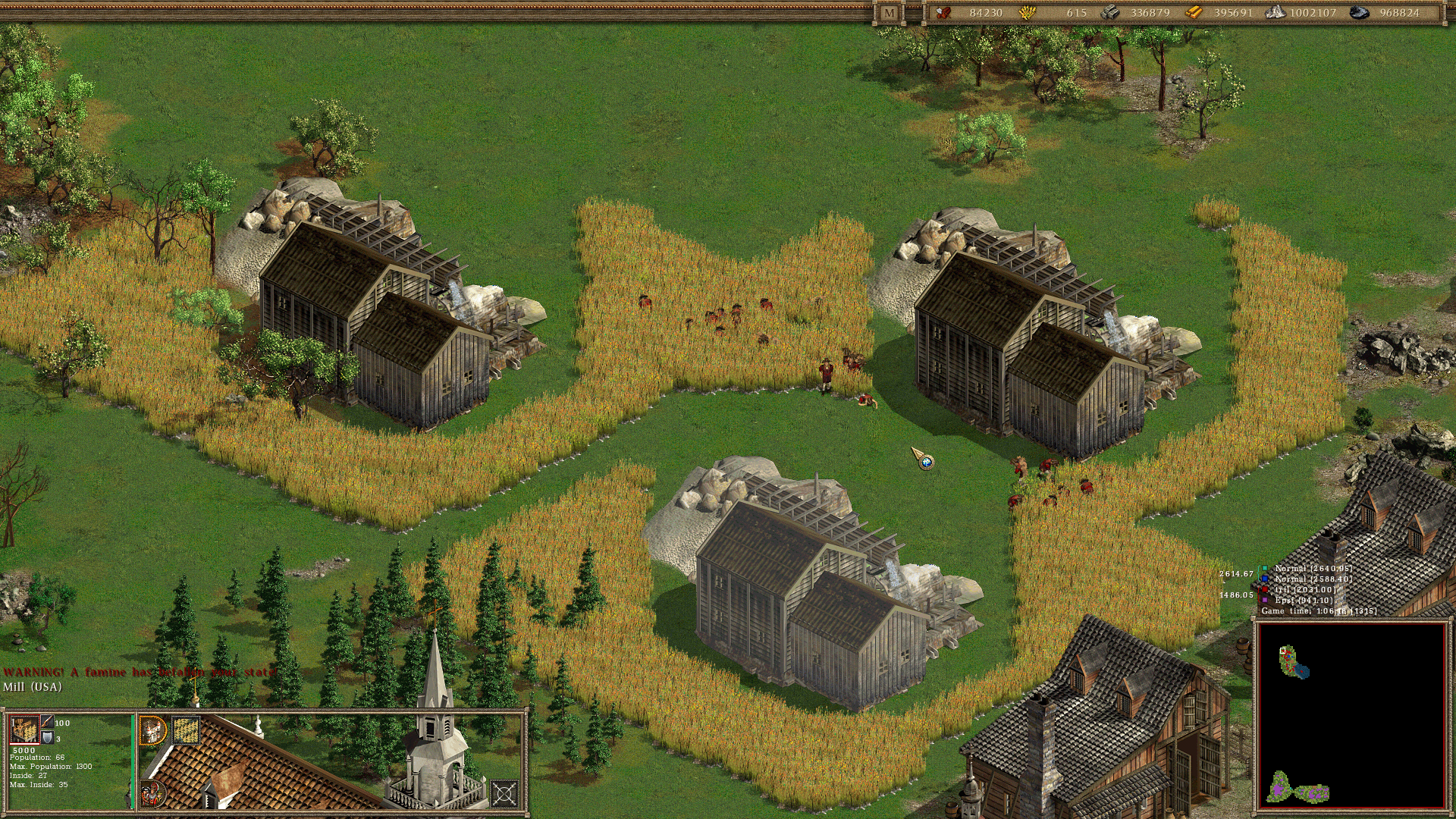Open the menu with the M button
Screen dimensions: 1456x819
point(889,13)
